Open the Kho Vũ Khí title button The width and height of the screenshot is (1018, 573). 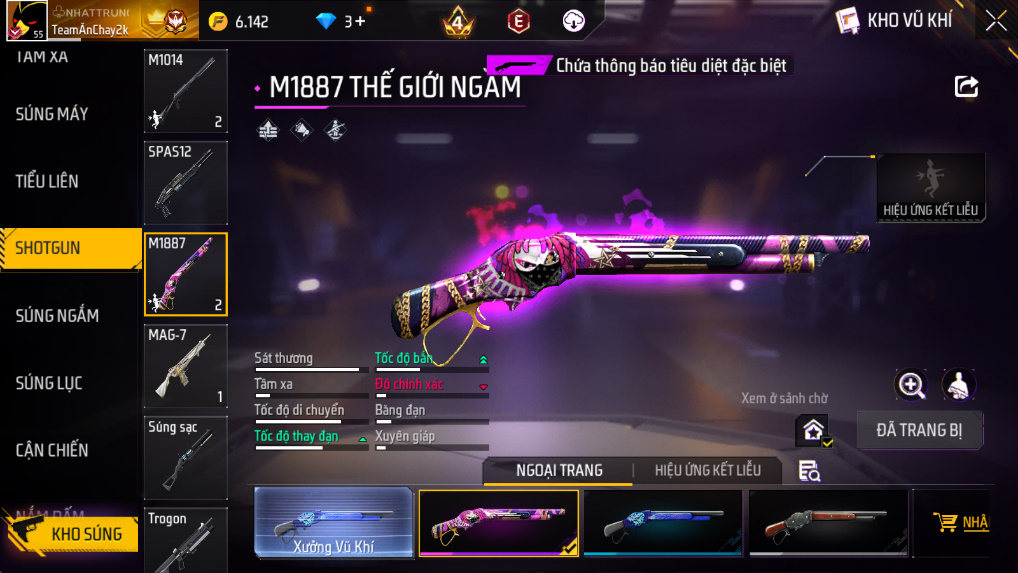coord(894,21)
